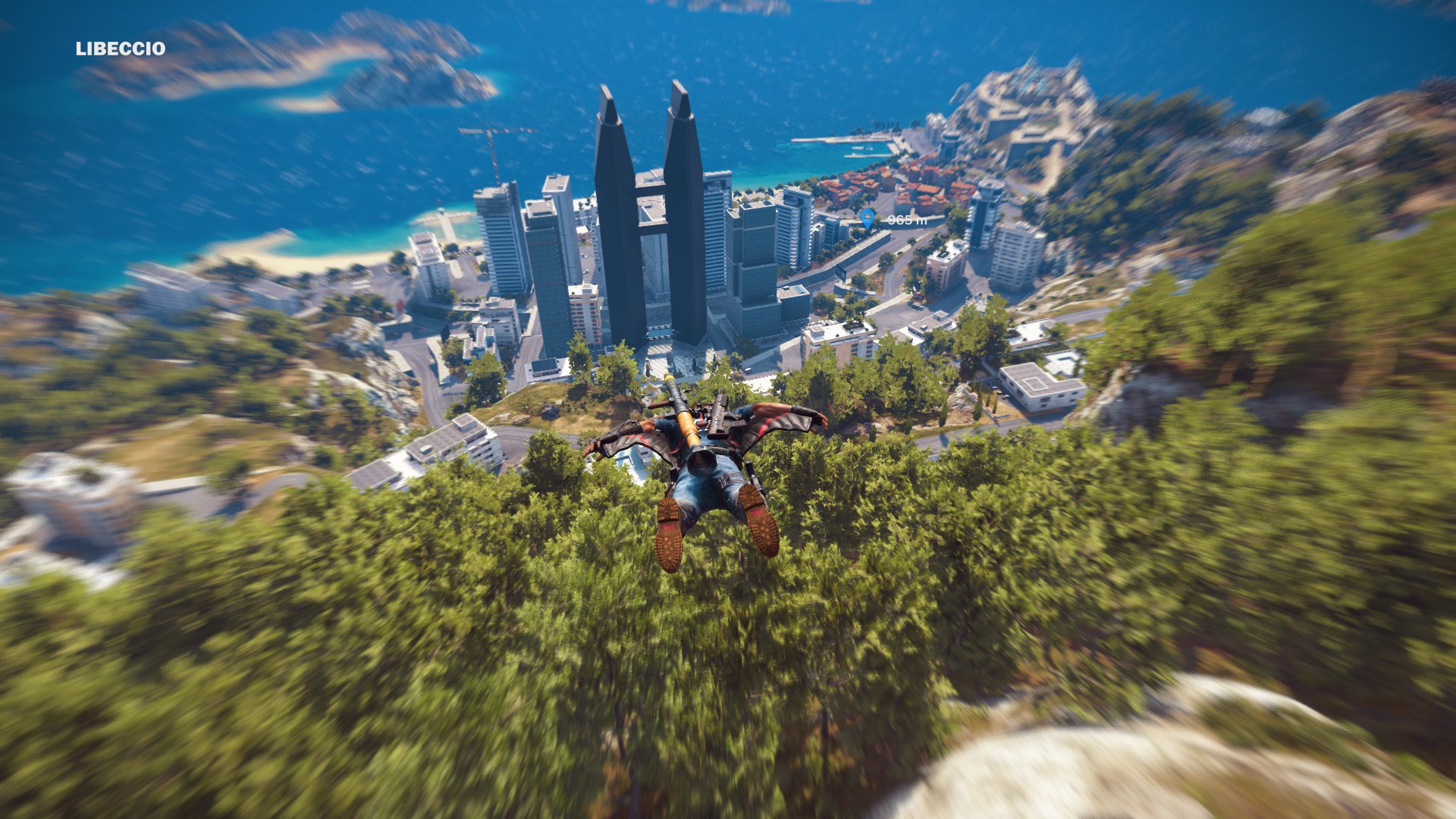Click the blue waypoint marker icon
The height and width of the screenshot is (819, 1456).
click(x=868, y=220)
